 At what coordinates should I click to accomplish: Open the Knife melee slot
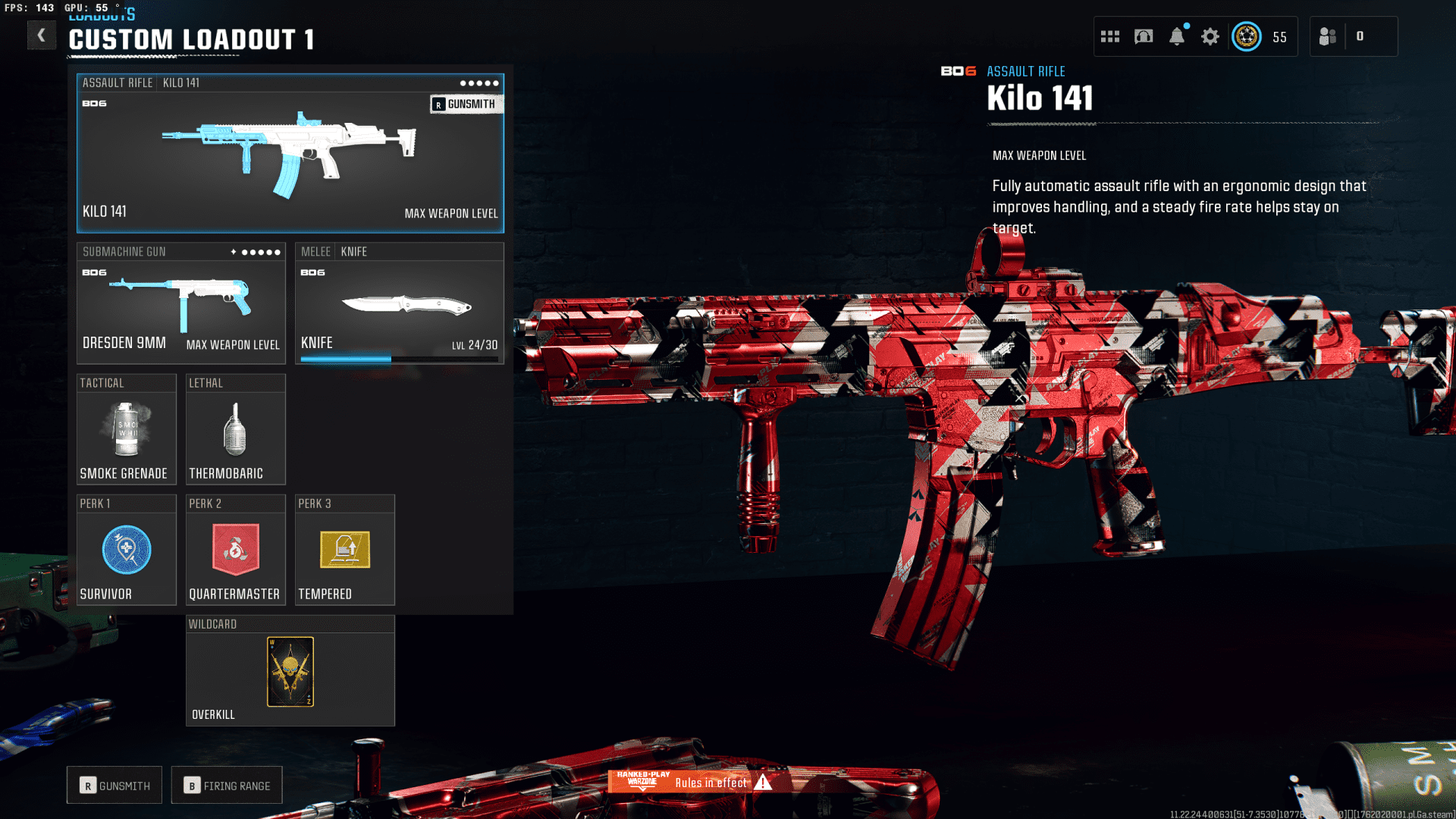tap(400, 303)
